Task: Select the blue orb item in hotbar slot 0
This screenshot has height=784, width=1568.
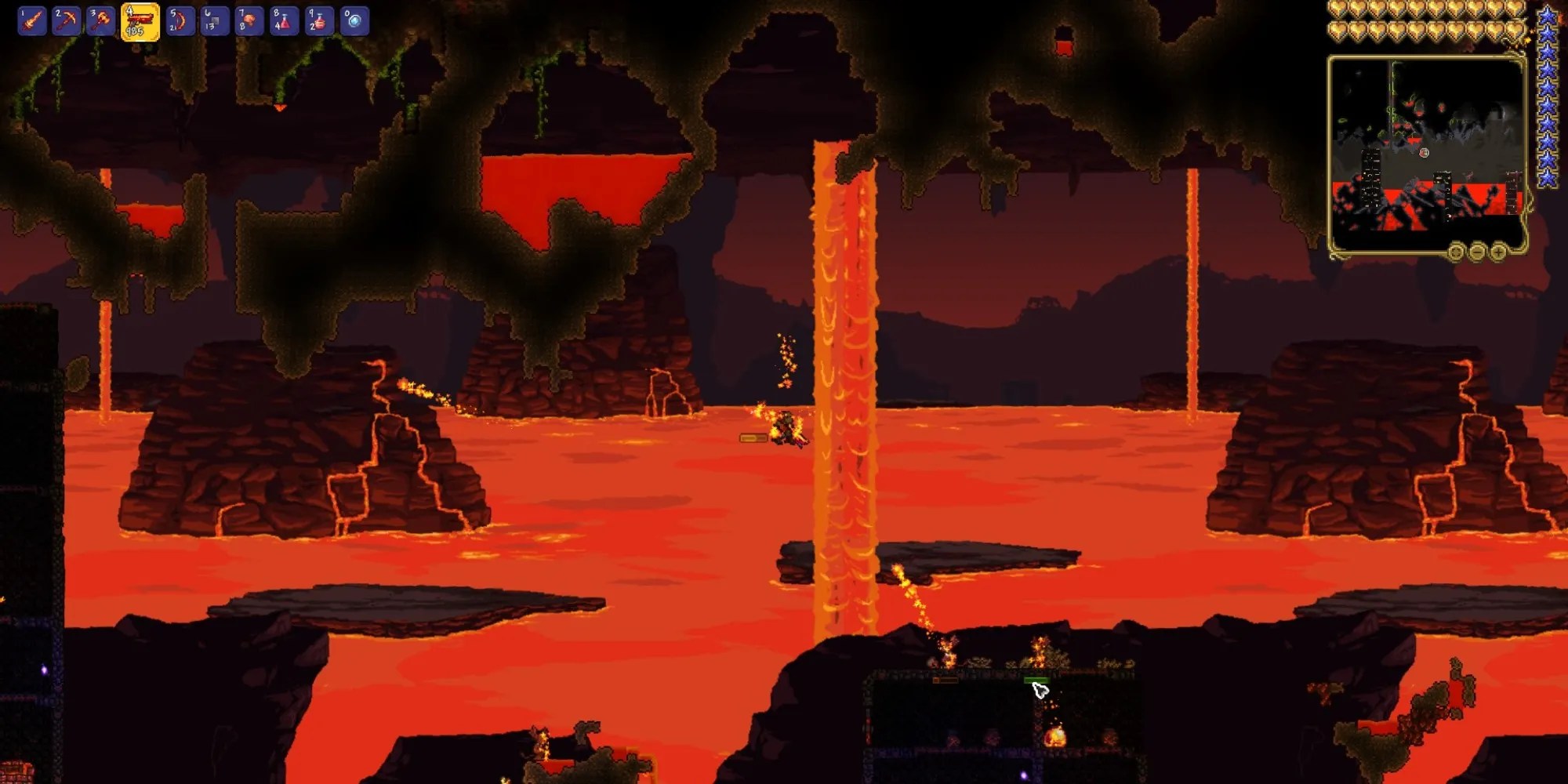Action: click(354, 18)
